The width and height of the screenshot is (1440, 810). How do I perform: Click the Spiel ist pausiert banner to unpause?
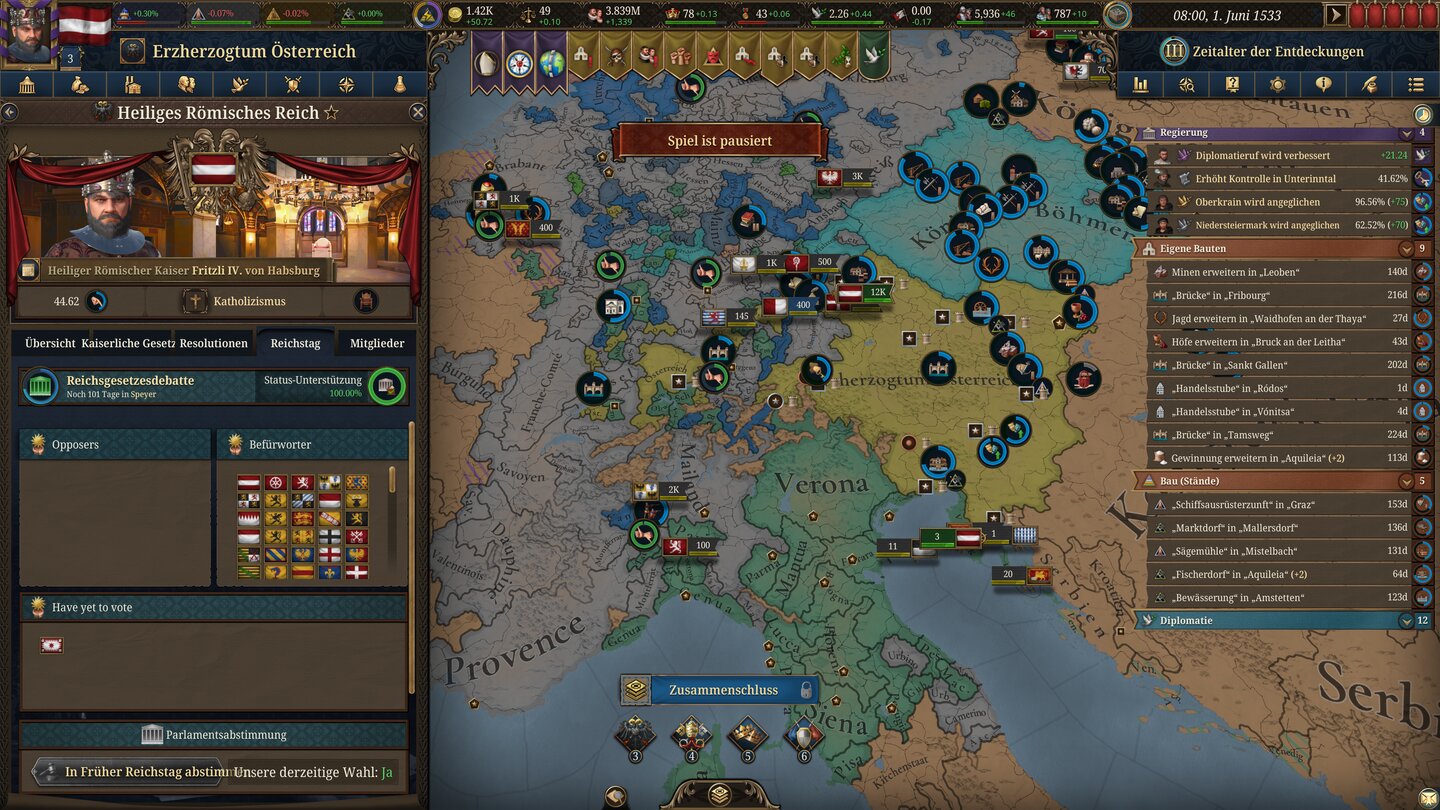(720, 140)
